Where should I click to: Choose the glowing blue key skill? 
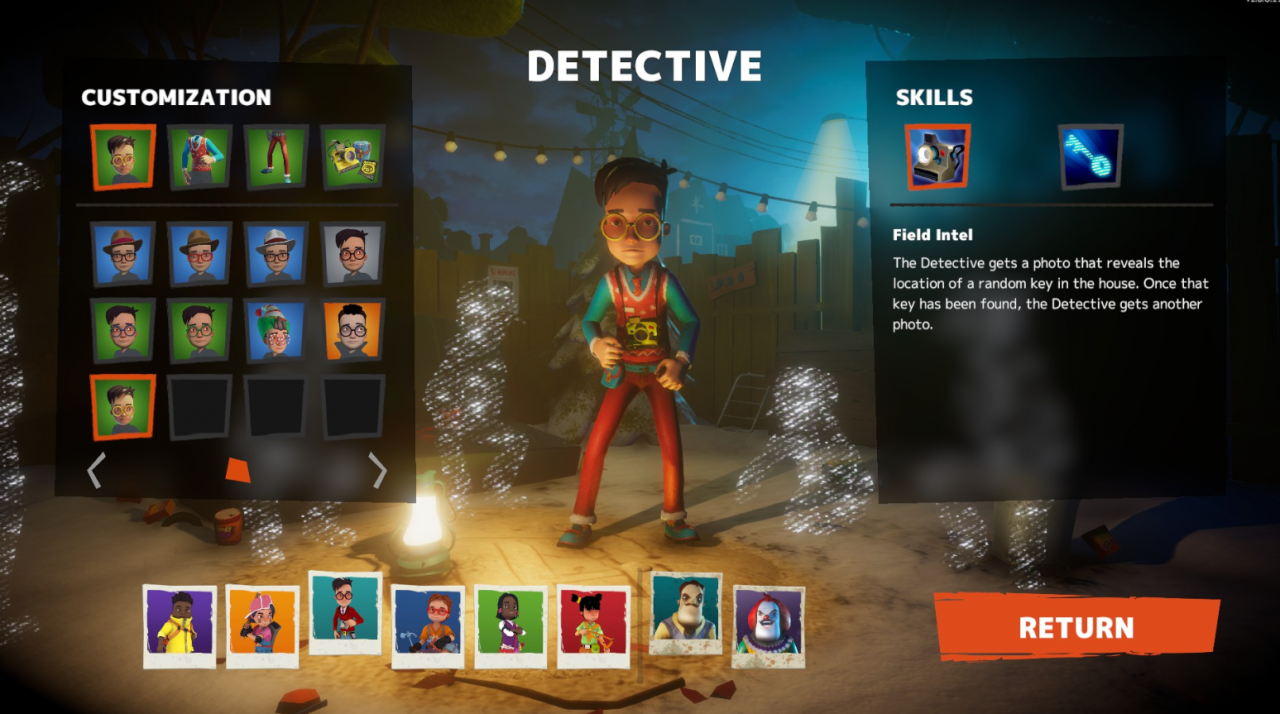tap(1090, 157)
